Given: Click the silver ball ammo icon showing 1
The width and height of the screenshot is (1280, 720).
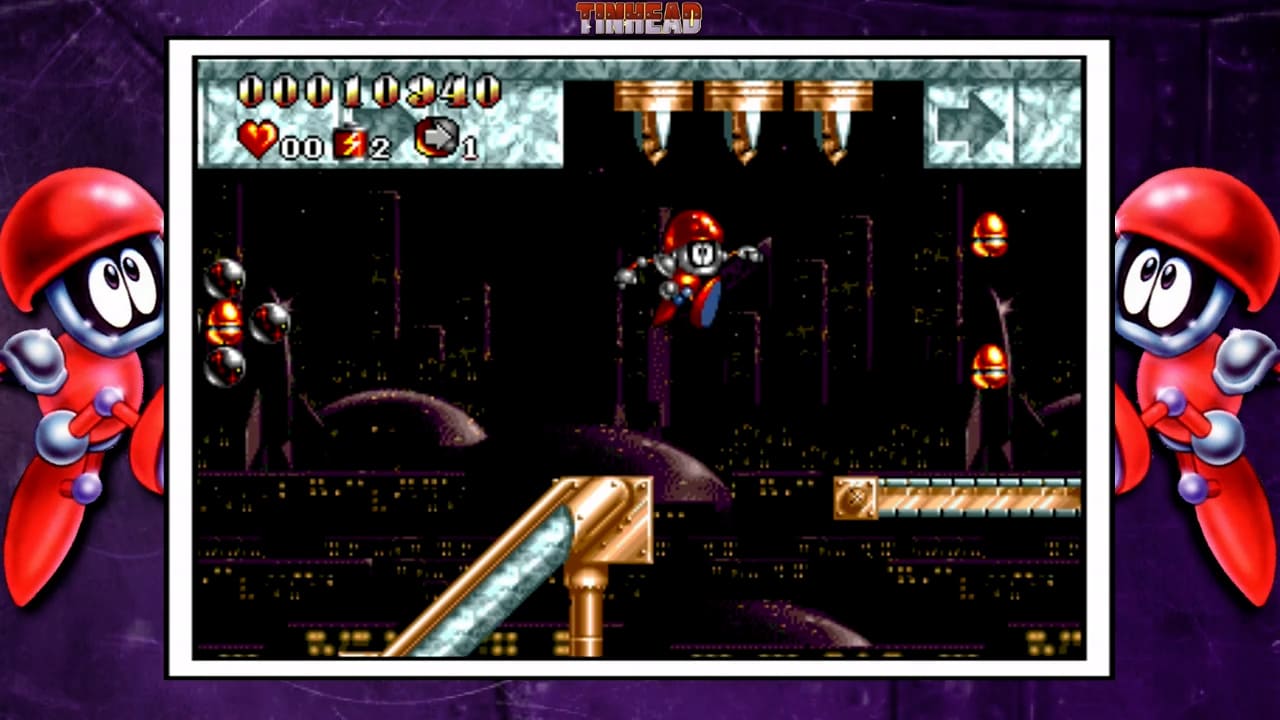Looking at the screenshot, I should [x=437, y=139].
